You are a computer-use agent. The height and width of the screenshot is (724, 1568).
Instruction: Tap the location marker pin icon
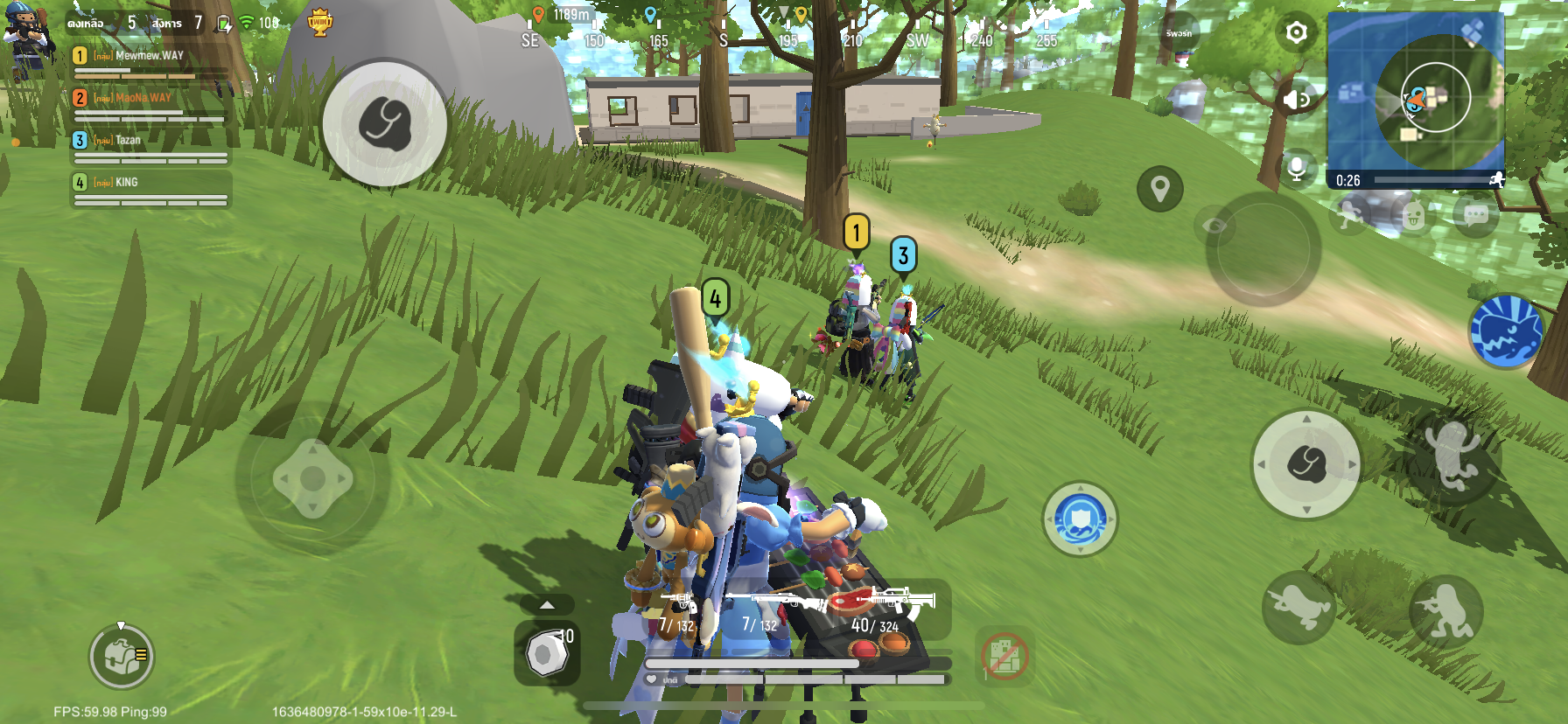[x=1161, y=186]
